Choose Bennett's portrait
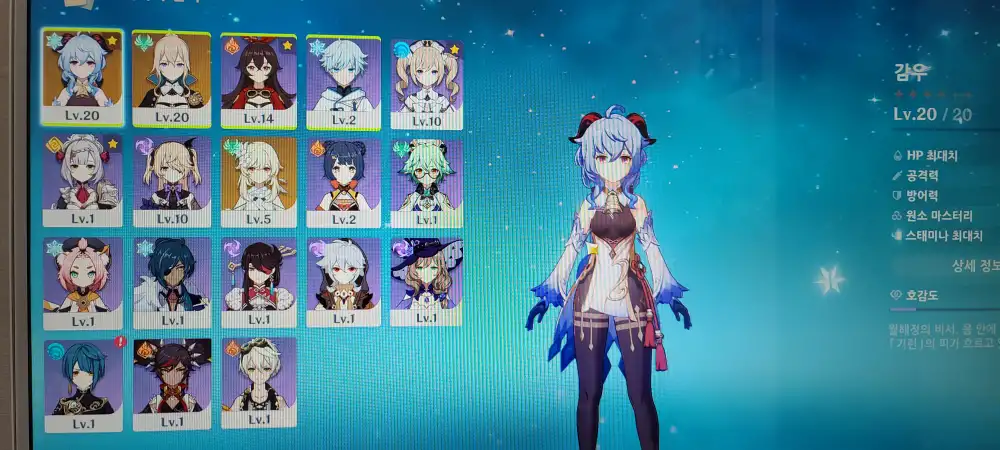 point(258,381)
